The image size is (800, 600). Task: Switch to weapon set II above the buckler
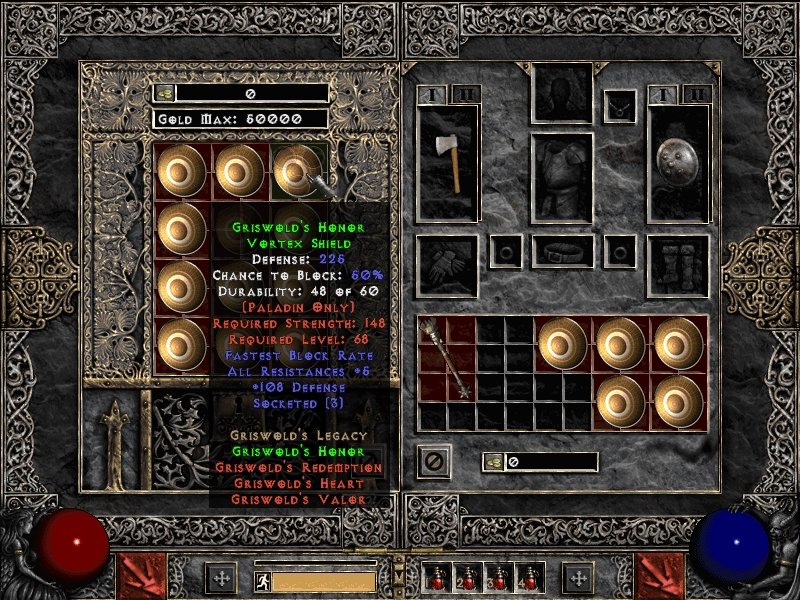click(696, 94)
